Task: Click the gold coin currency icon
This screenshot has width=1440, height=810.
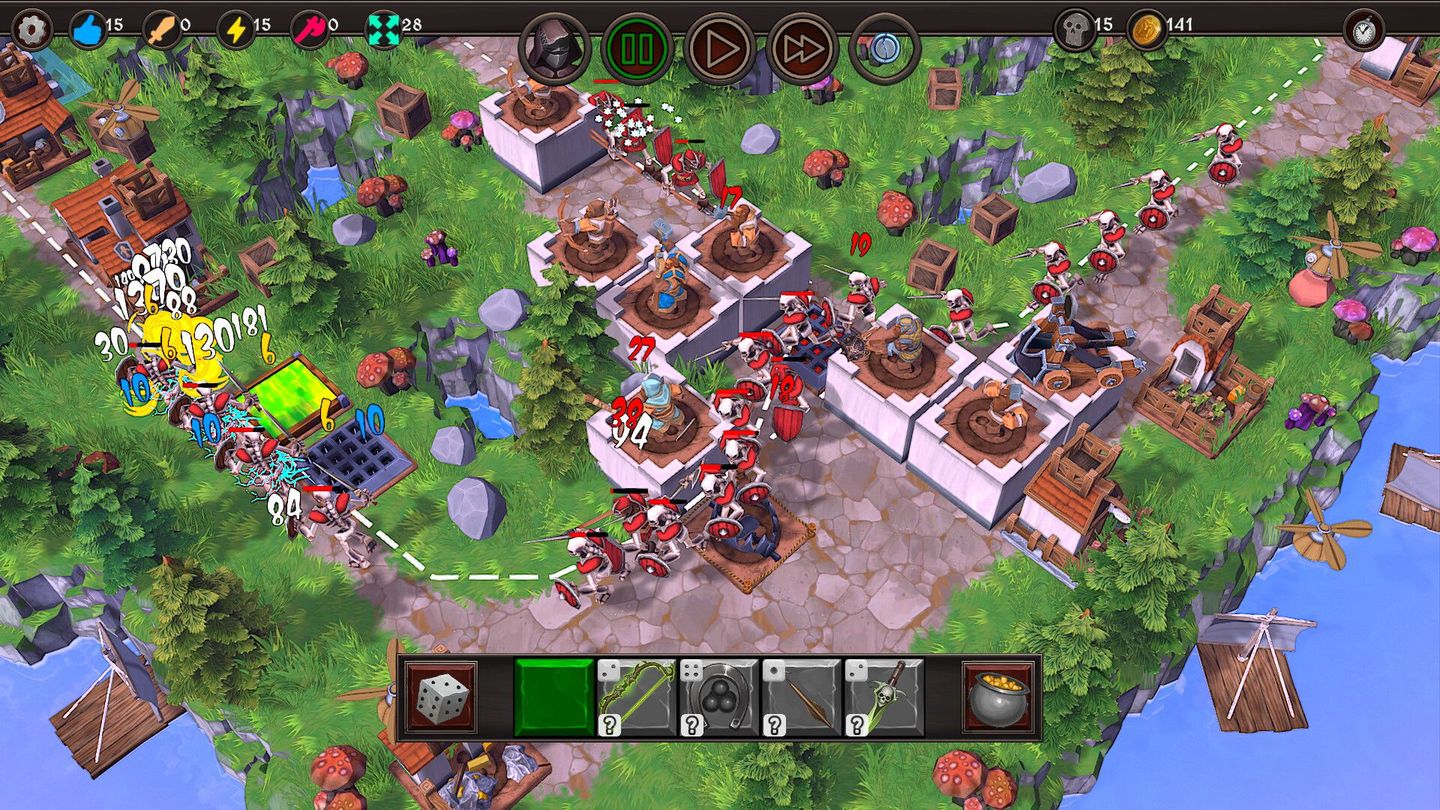Action: click(x=1147, y=27)
